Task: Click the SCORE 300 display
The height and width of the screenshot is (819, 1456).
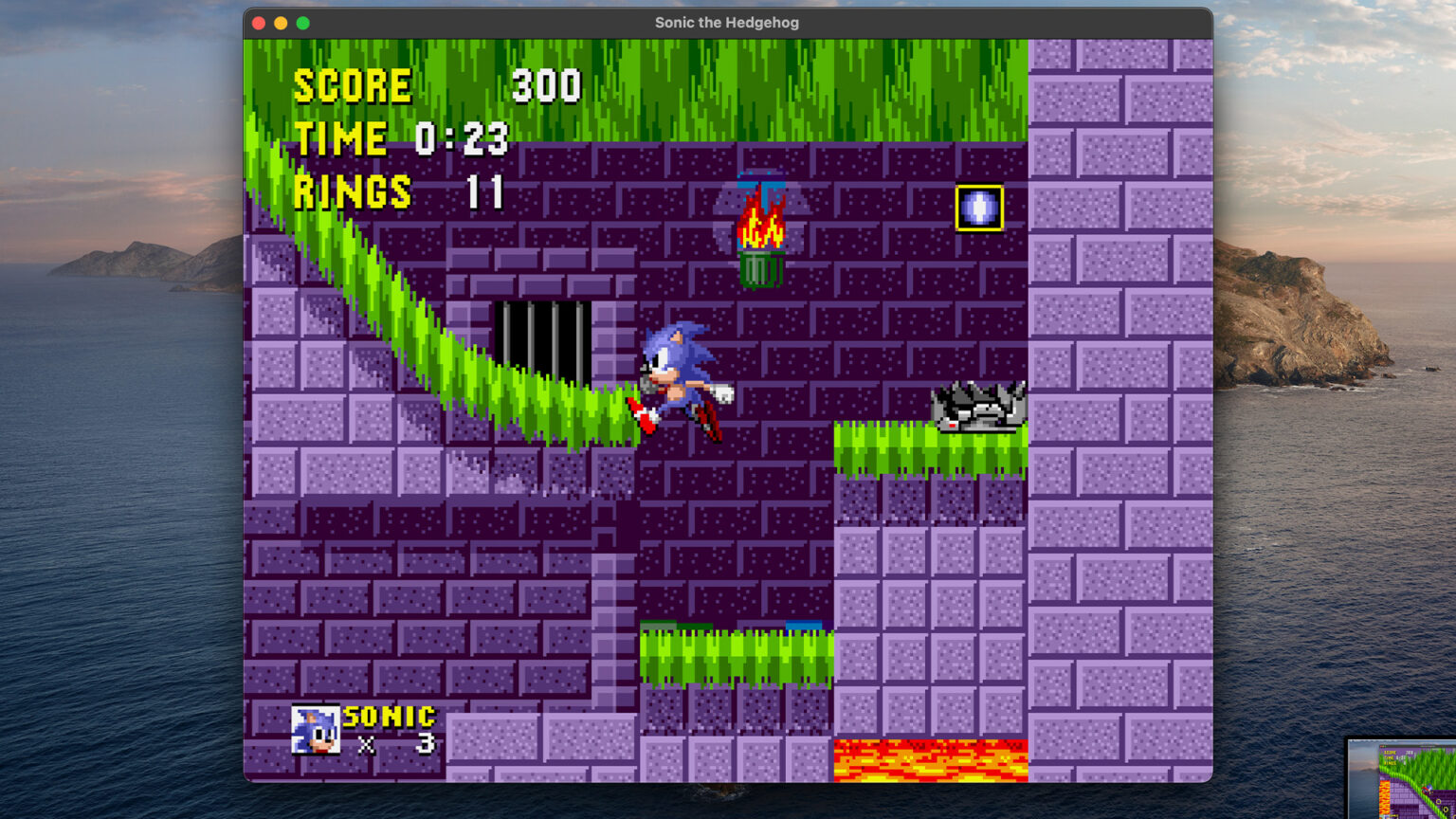Action: pyautogui.click(x=436, y=85)
